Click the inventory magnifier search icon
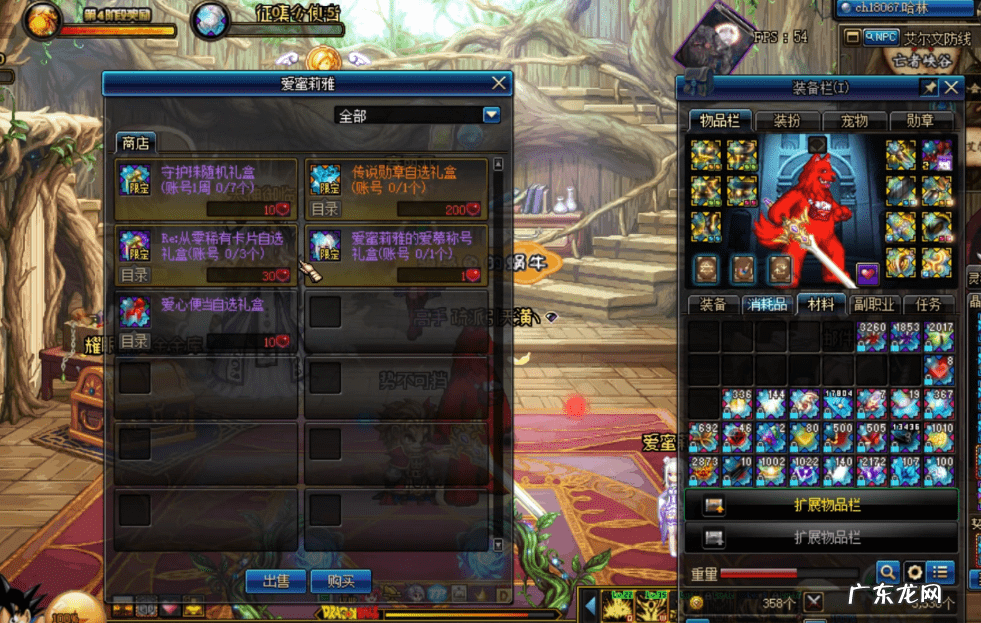This screenshot has height=623, width=981. pos(887,572)
